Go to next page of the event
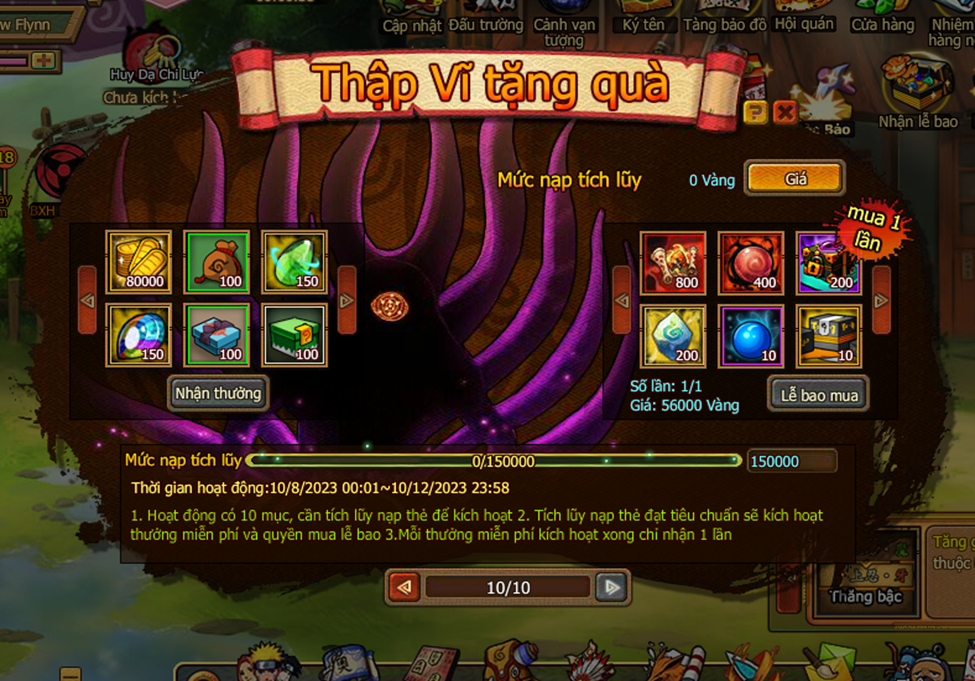 pos(611,587)
